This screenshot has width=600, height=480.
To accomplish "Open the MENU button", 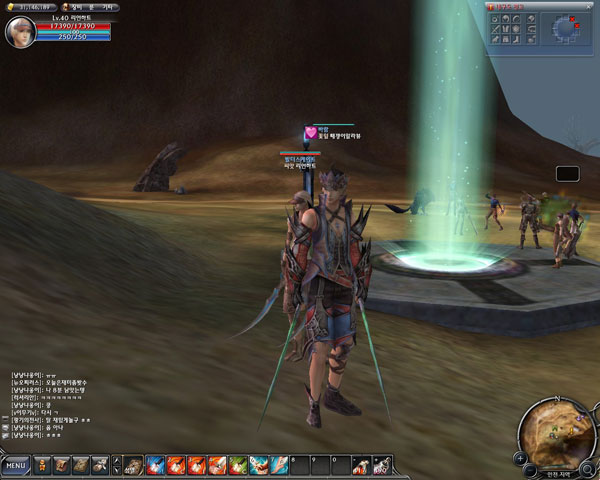I will 15,466.
